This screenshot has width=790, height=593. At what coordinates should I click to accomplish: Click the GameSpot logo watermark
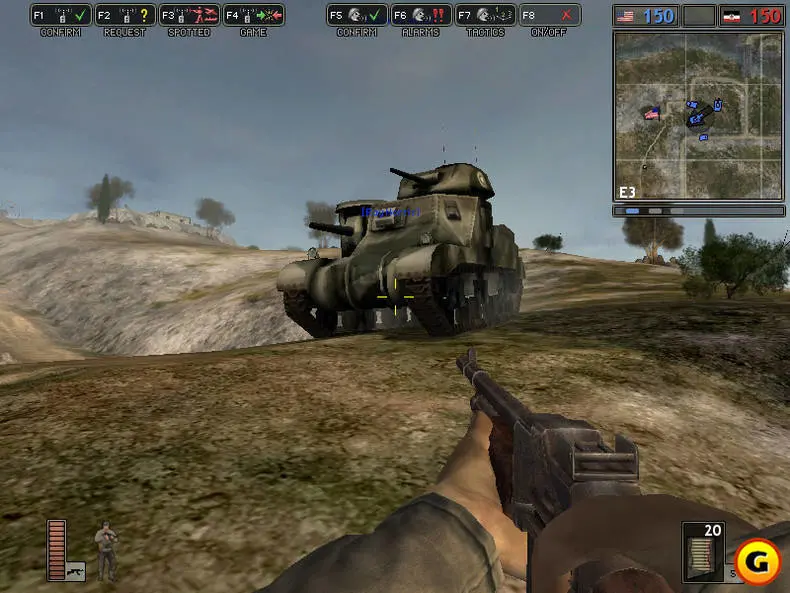[x=757, y=562]
